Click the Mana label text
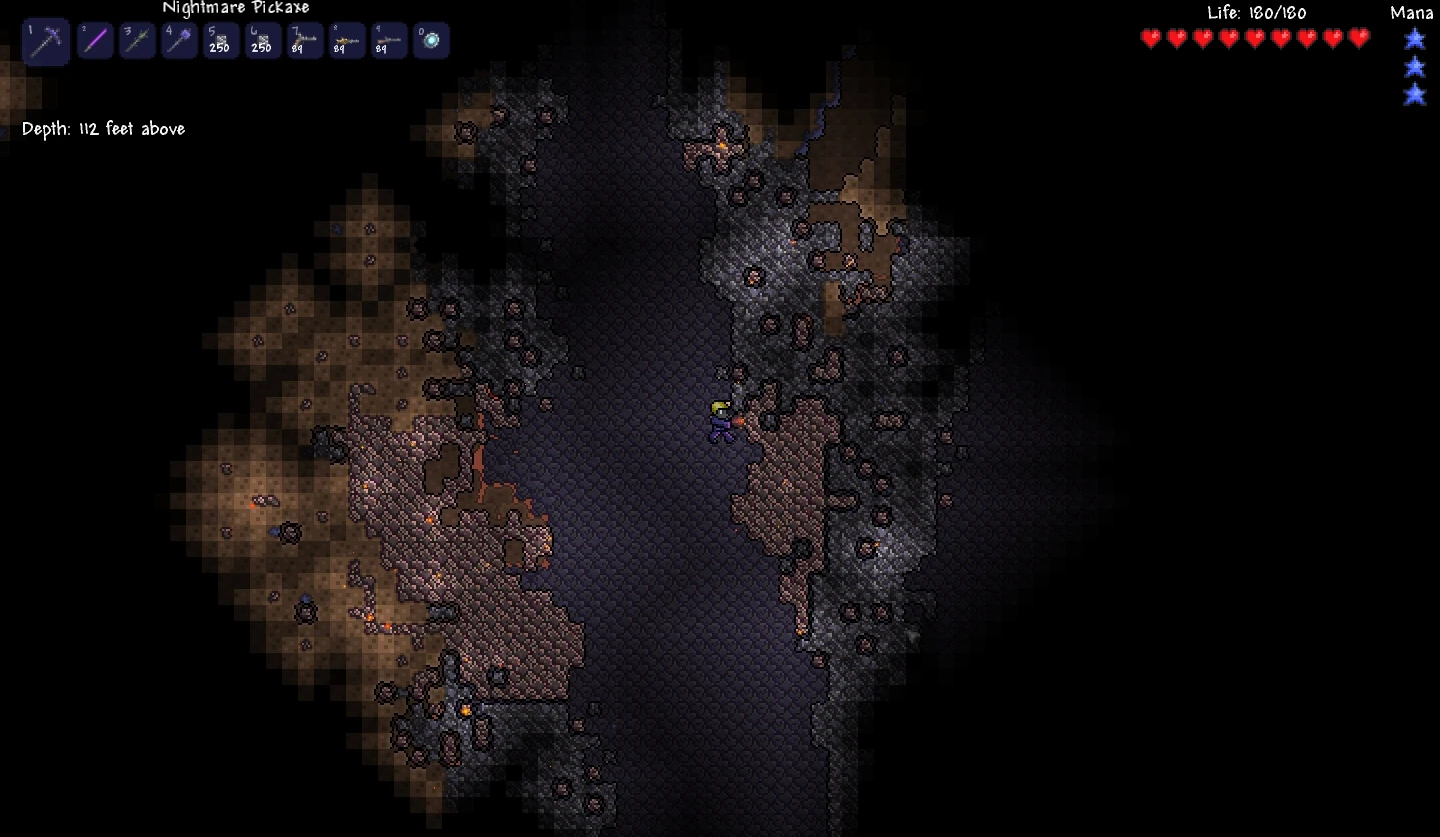1440x837 pixels. 1411,13
